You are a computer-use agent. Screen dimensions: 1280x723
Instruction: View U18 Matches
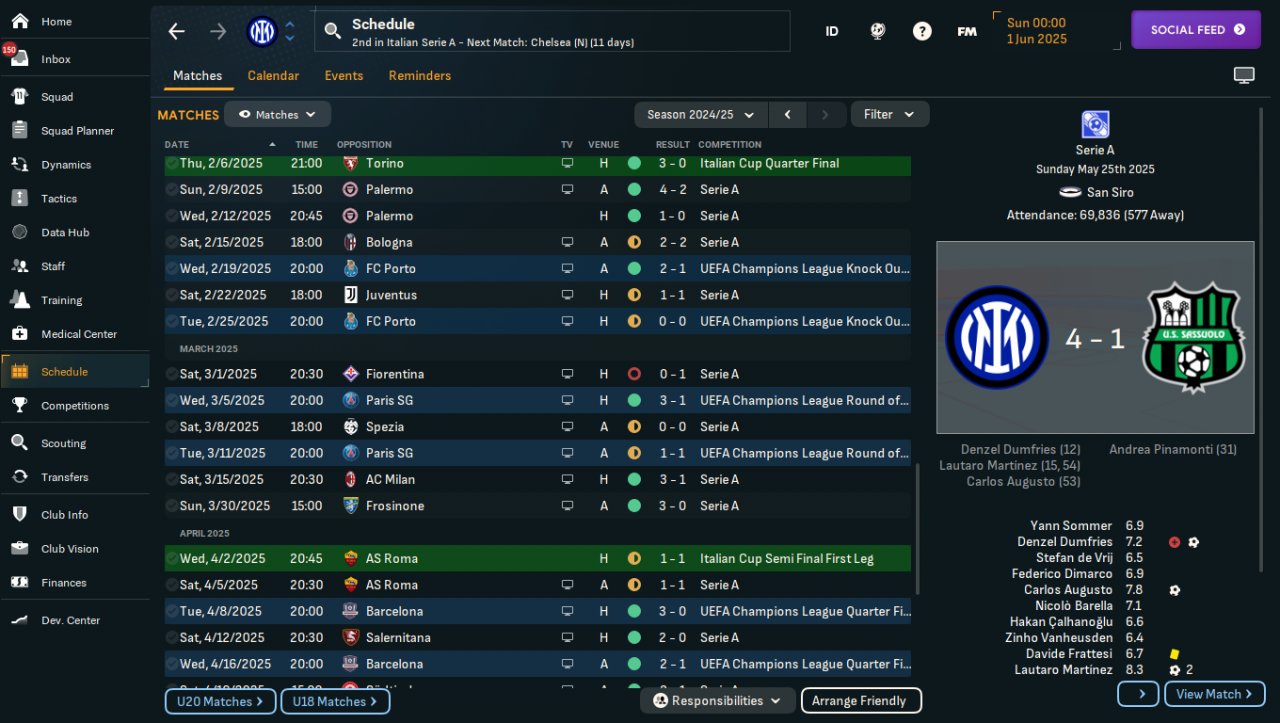coord(335,702)
